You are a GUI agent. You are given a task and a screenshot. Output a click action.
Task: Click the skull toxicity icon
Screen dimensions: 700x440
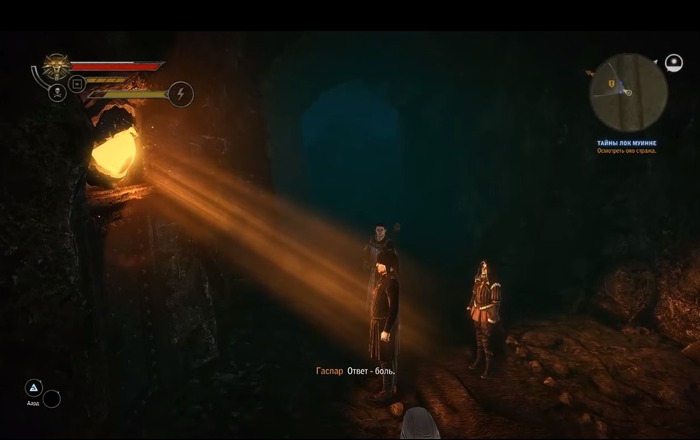point(57,94)
